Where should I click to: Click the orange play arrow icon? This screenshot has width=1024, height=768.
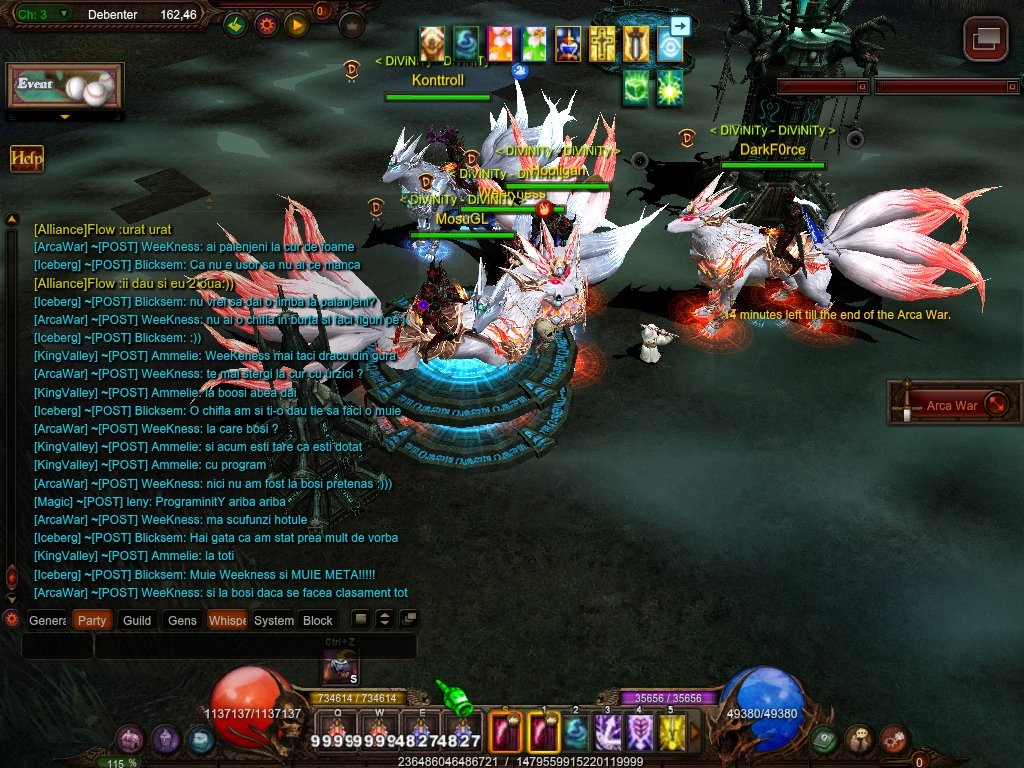click(x=295, y=24)
